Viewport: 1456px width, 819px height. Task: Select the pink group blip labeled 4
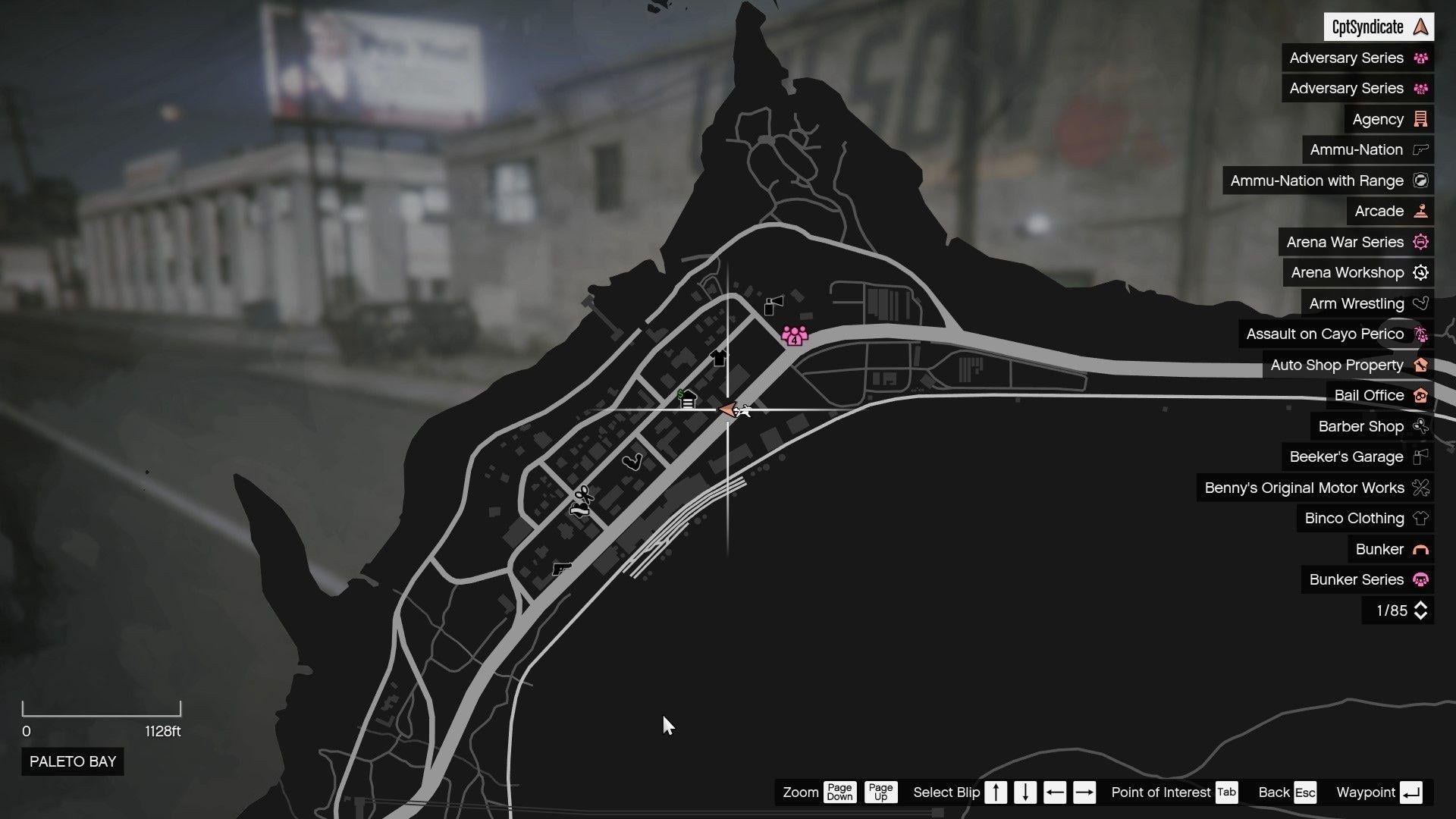[793, 336]
